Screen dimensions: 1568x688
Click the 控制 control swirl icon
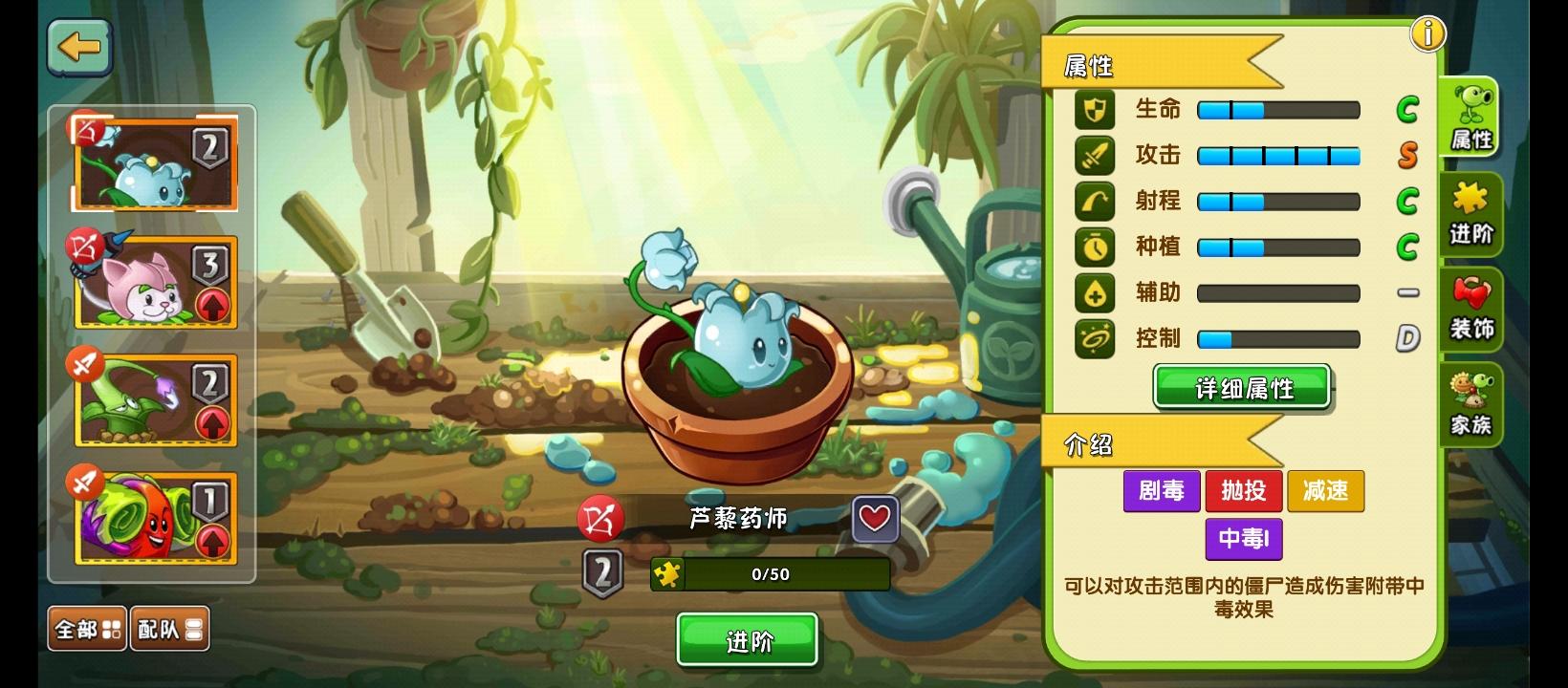click(1095, 338)
